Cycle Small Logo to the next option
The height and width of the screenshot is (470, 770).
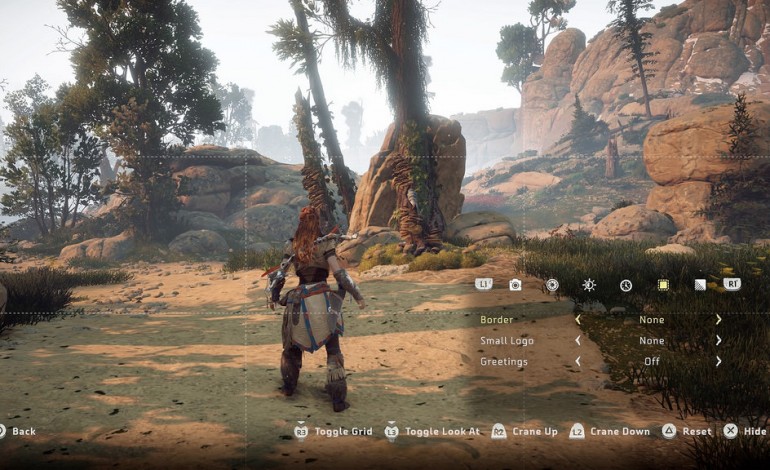click(x=718, y=341)
